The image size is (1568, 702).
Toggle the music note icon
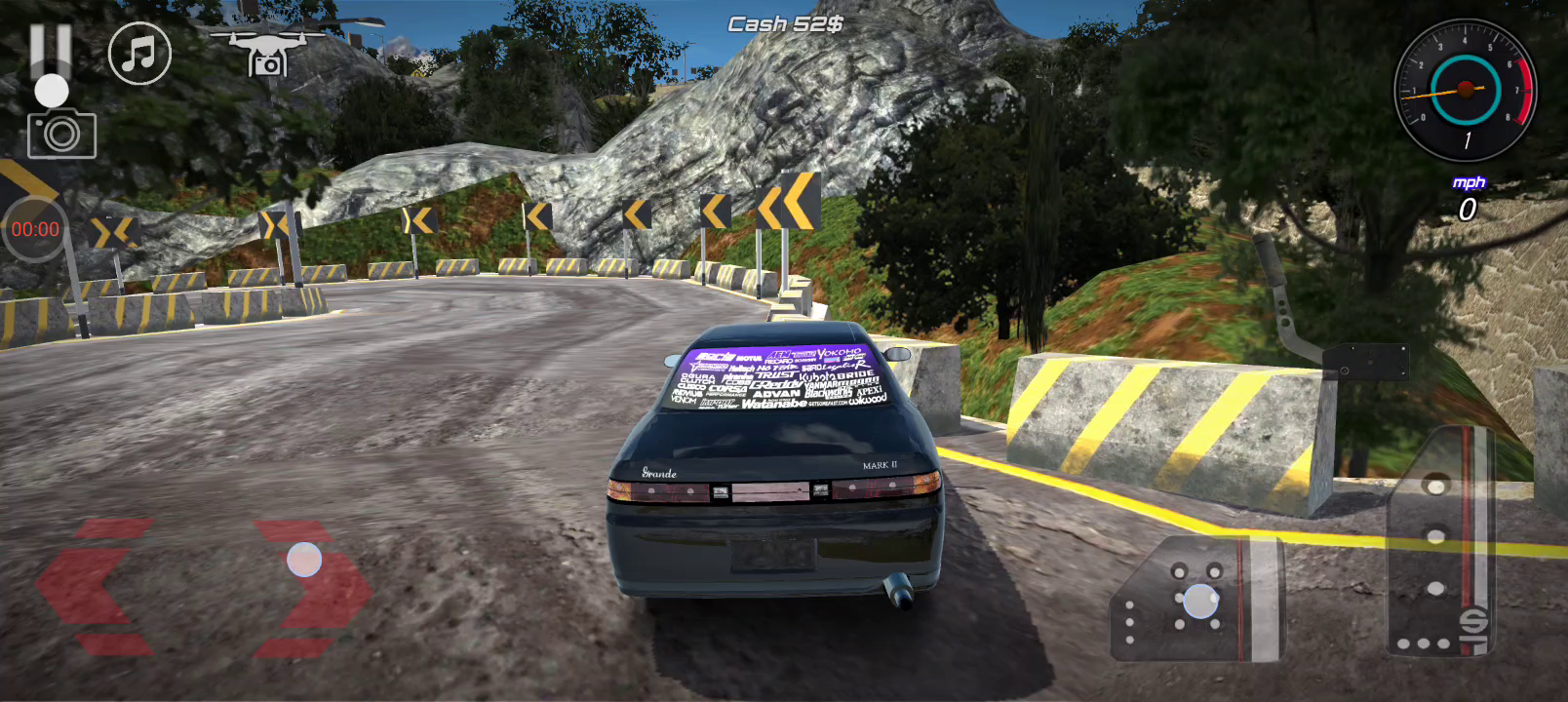[139, 54]
